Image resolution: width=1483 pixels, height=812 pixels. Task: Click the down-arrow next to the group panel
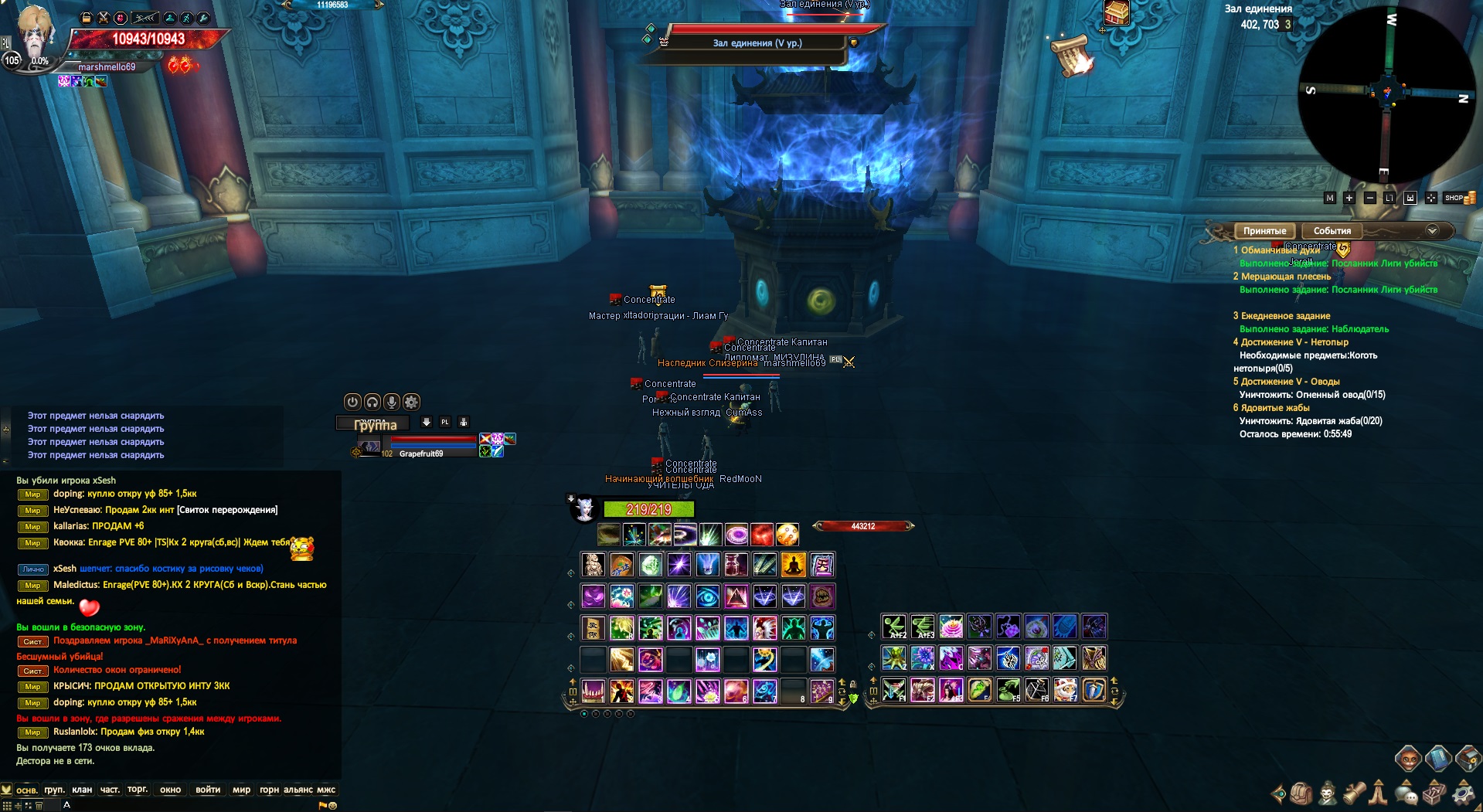pos(427,423)
